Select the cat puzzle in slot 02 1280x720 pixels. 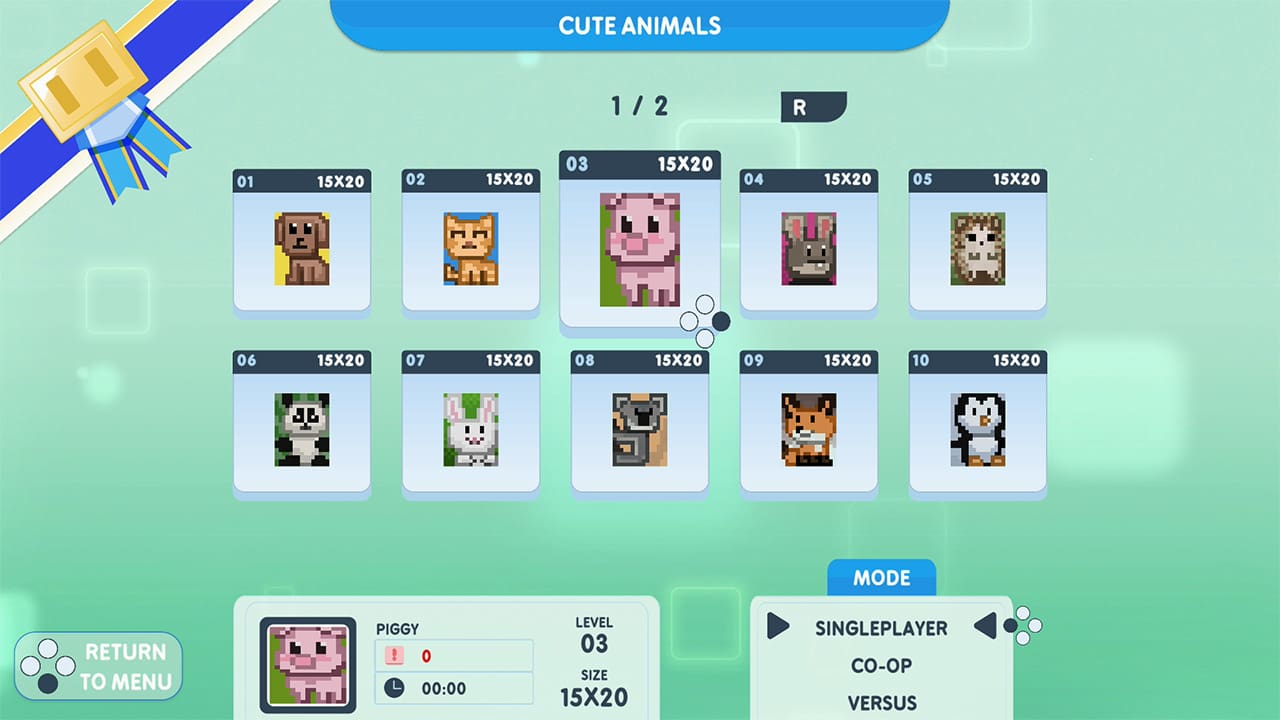(x=470, y=245)
